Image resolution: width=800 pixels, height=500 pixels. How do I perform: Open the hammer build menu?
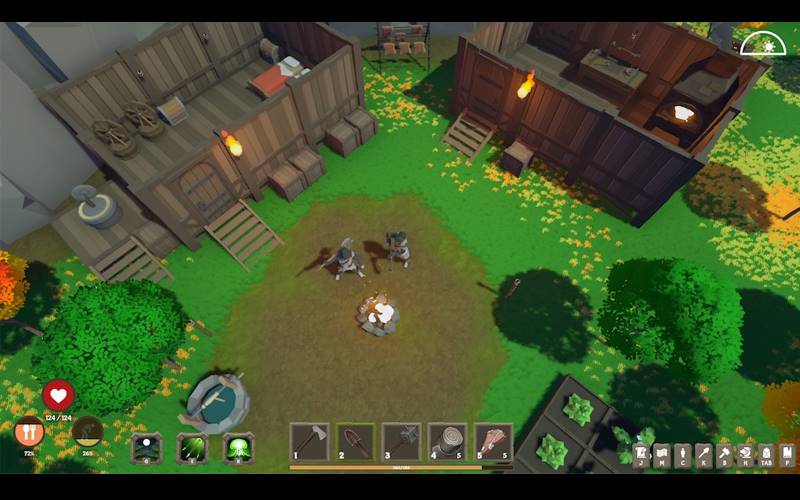724,456
